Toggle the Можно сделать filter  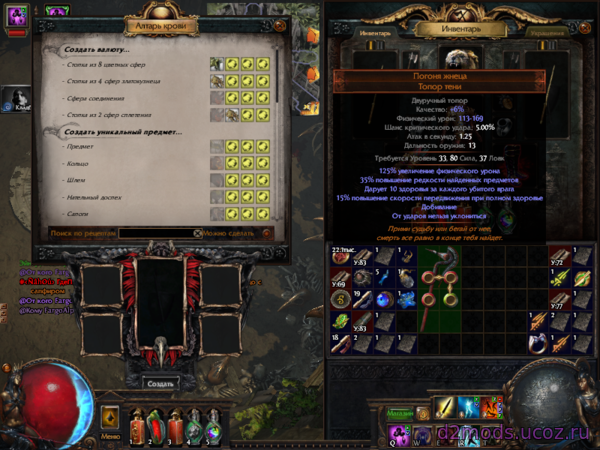[x=265, y=233]
